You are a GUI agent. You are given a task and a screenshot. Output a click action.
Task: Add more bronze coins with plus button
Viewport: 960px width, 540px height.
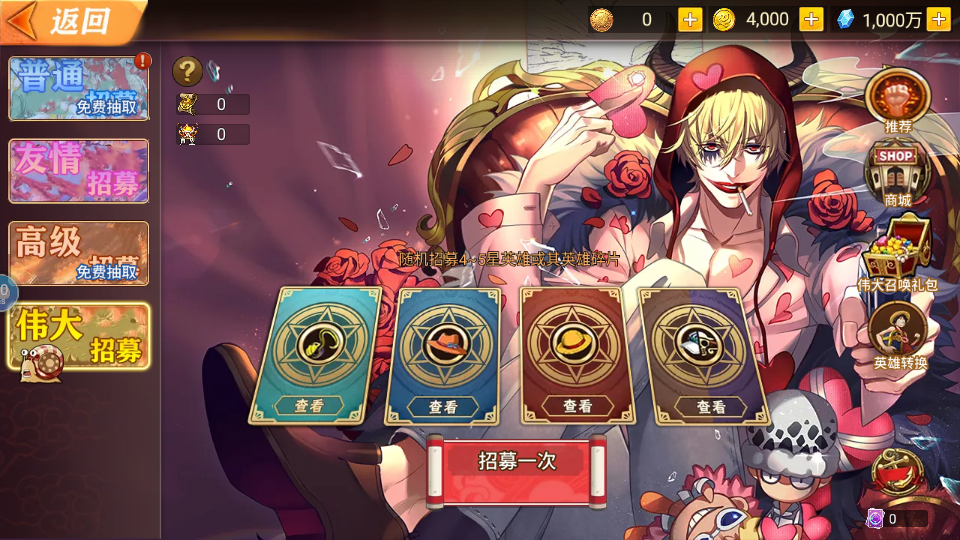point(690,19)
